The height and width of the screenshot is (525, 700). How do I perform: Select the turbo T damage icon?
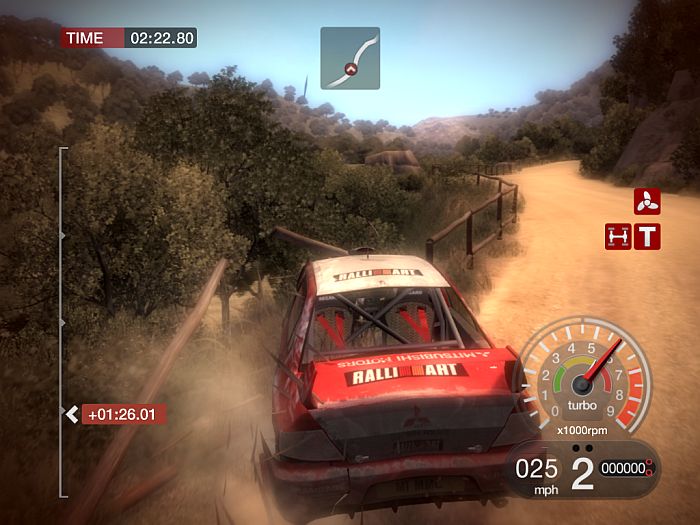tap(649, 236)
